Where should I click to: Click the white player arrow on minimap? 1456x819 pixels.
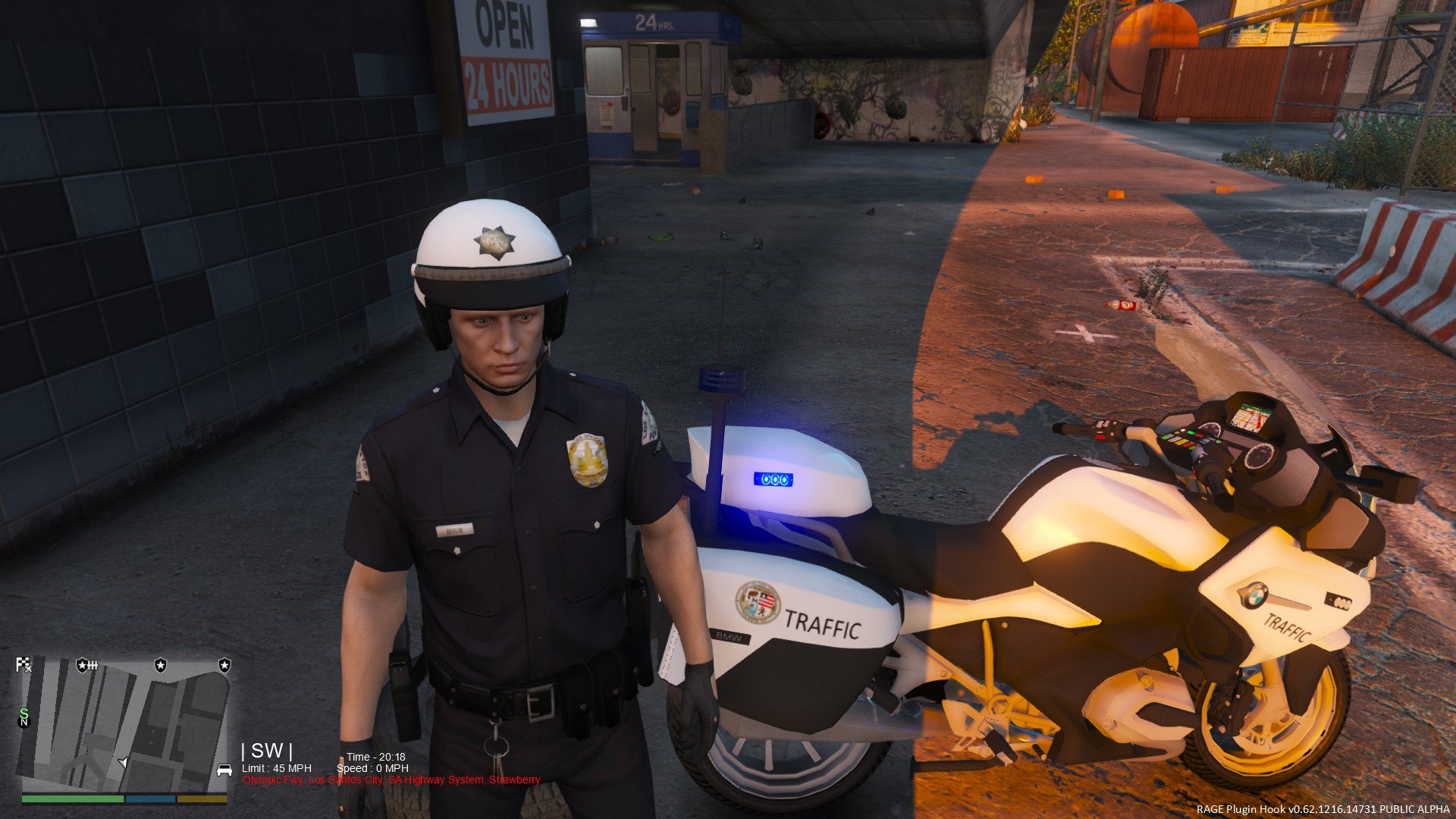click(123, 762)
